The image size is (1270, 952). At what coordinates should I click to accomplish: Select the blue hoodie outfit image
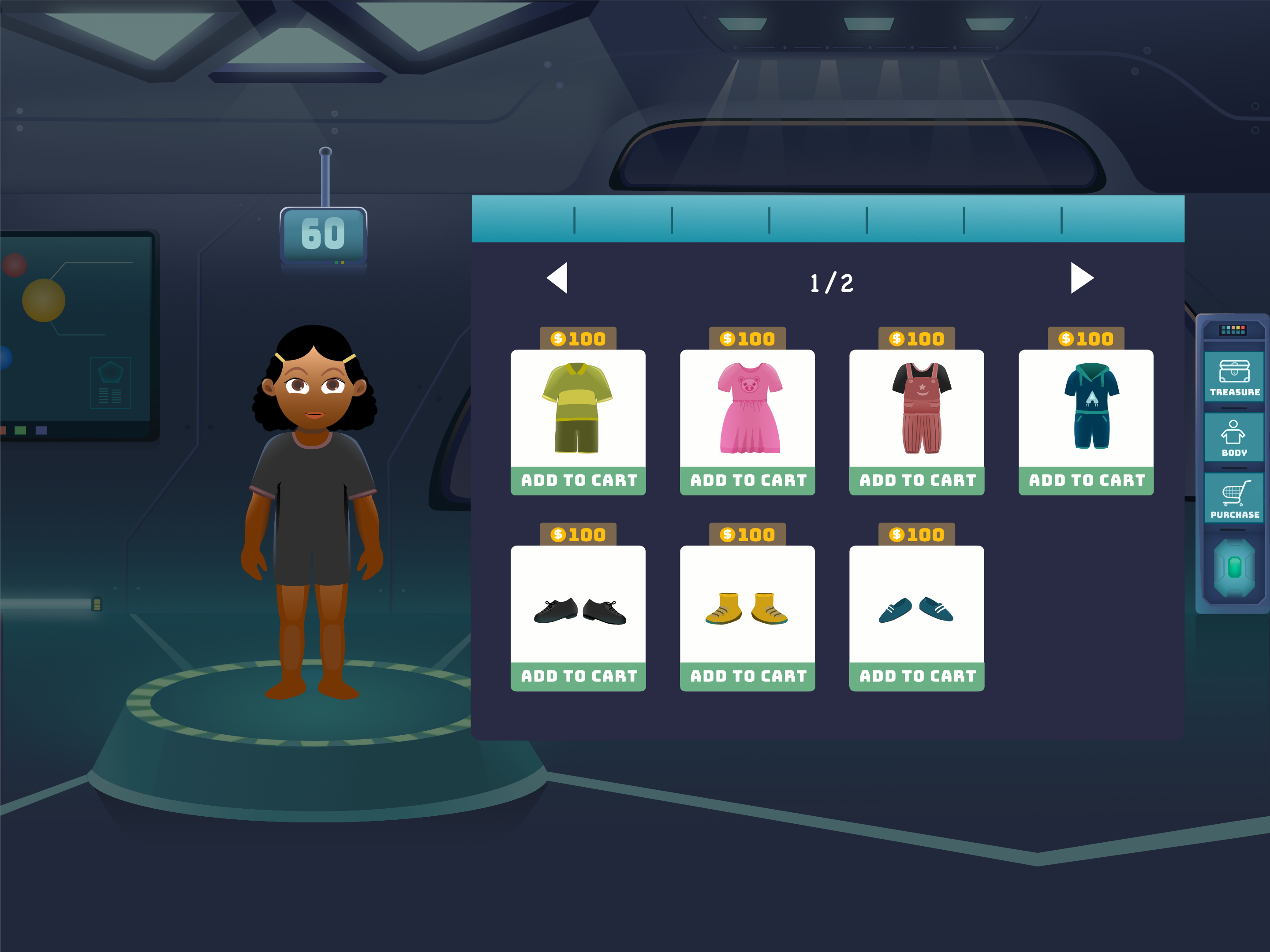point(1086,408)
